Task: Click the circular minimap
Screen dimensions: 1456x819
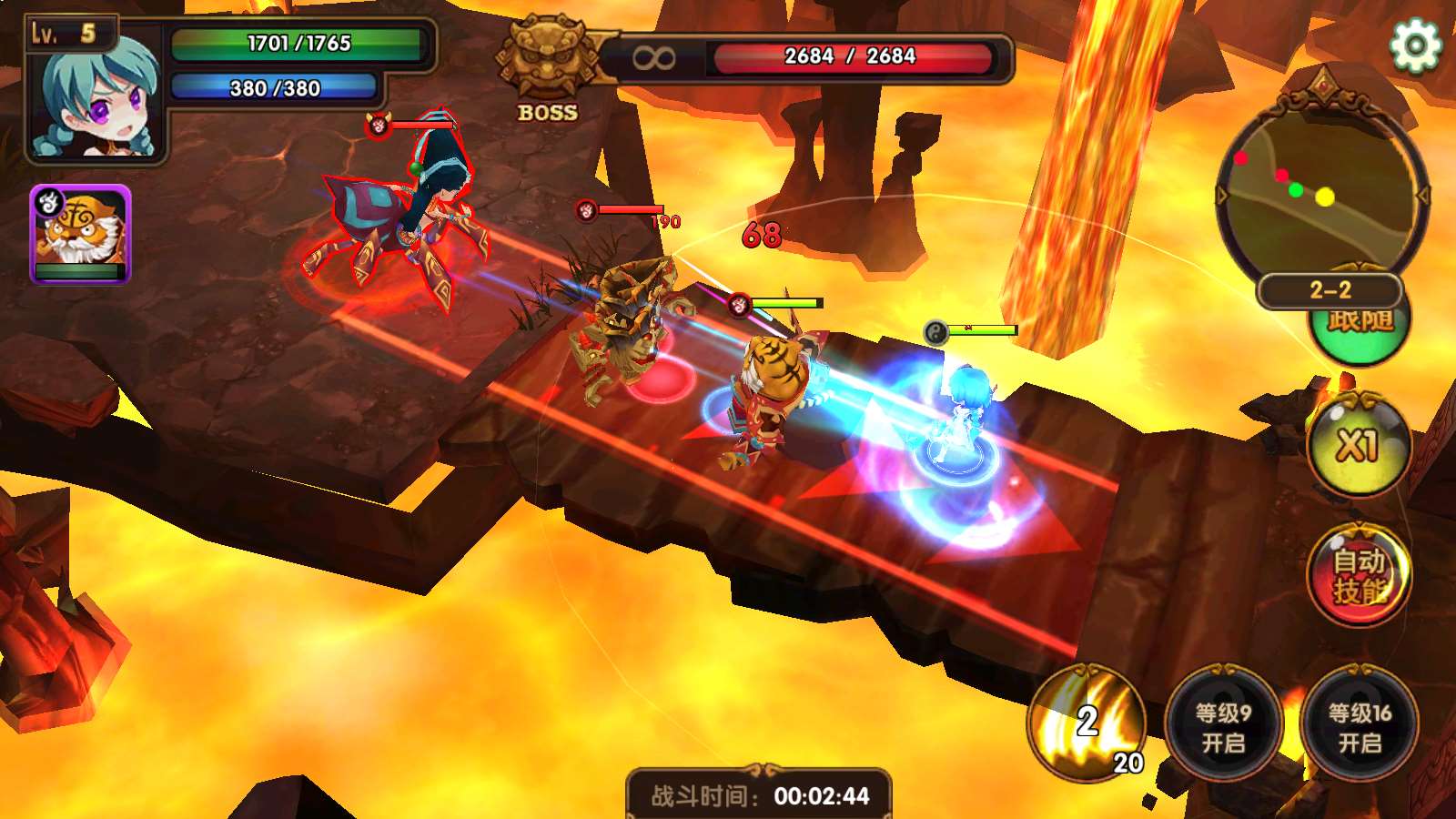Action: coord(1322,191)
